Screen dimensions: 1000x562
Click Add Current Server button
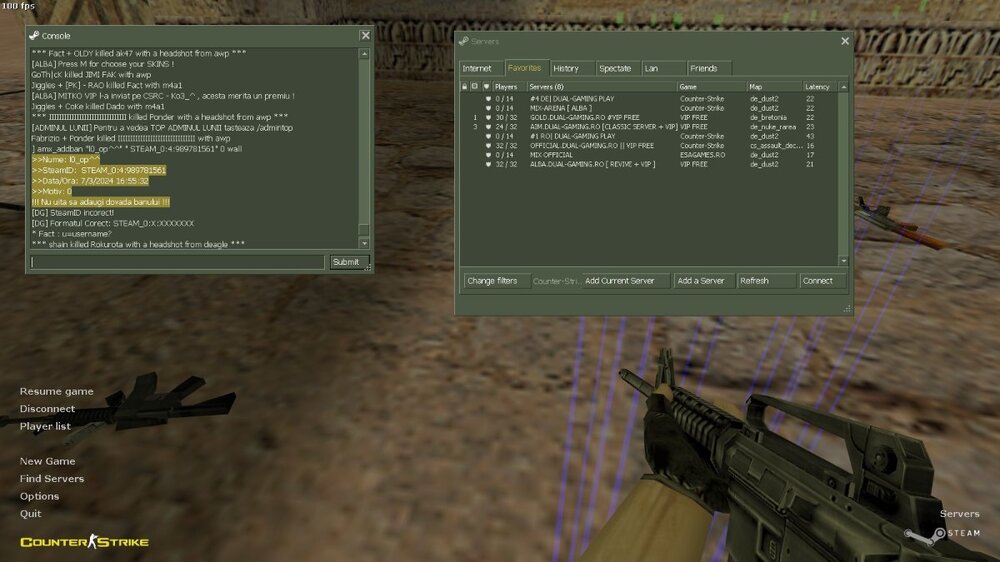click(x=620, y=281)
